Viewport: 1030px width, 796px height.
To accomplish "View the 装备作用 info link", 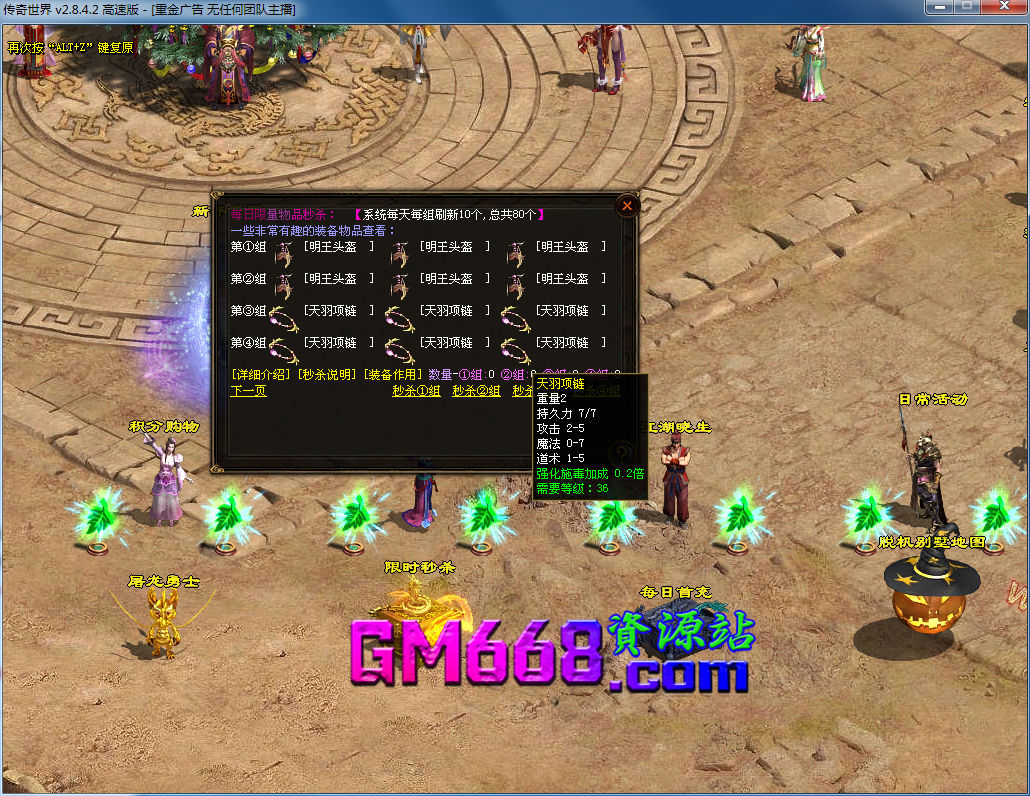I will pyautogui.click(x=392, y=374).
